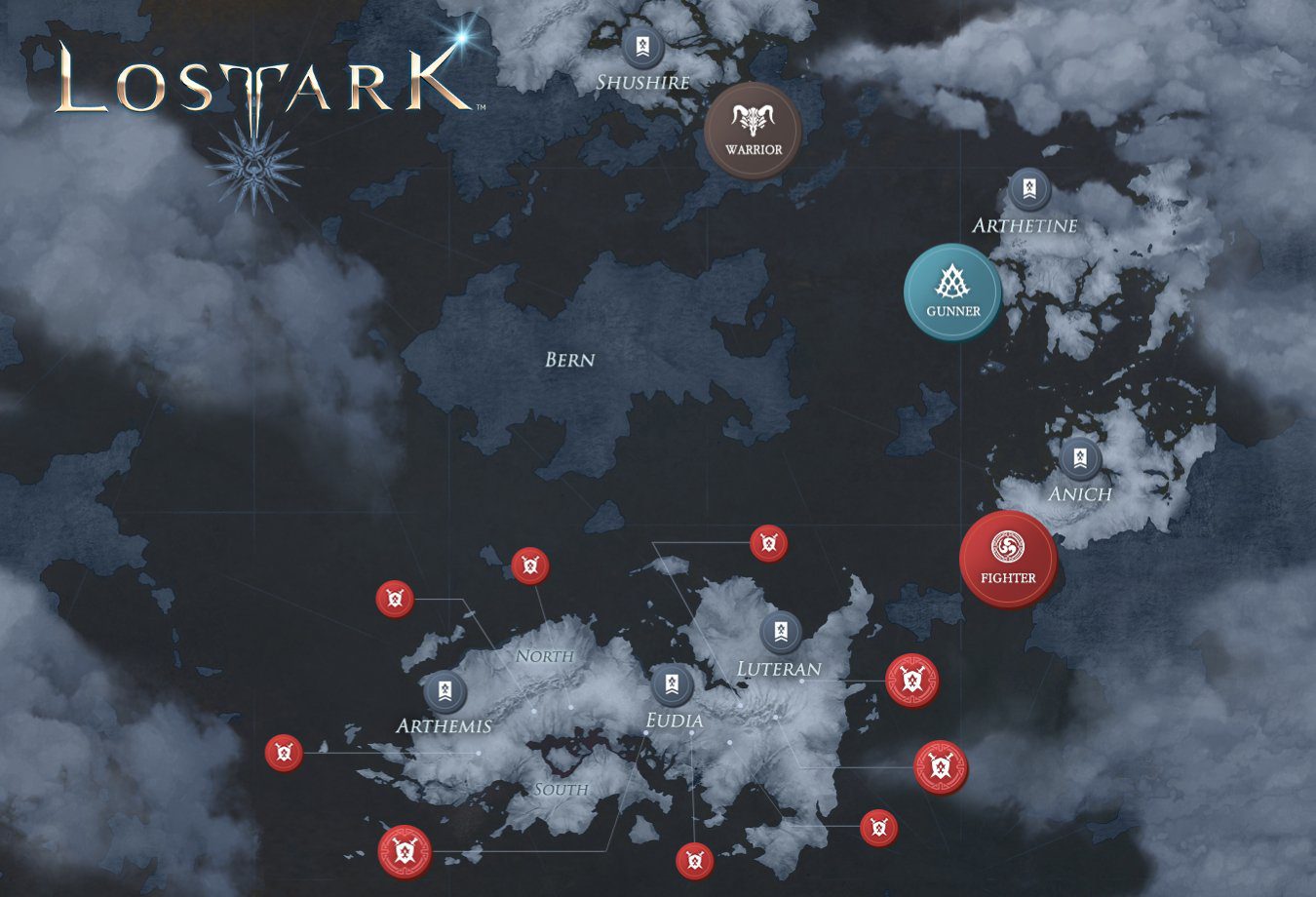Click the Arthemis banner marker
This screenshot has width=1316, height=897.
[x=445, y=692]
